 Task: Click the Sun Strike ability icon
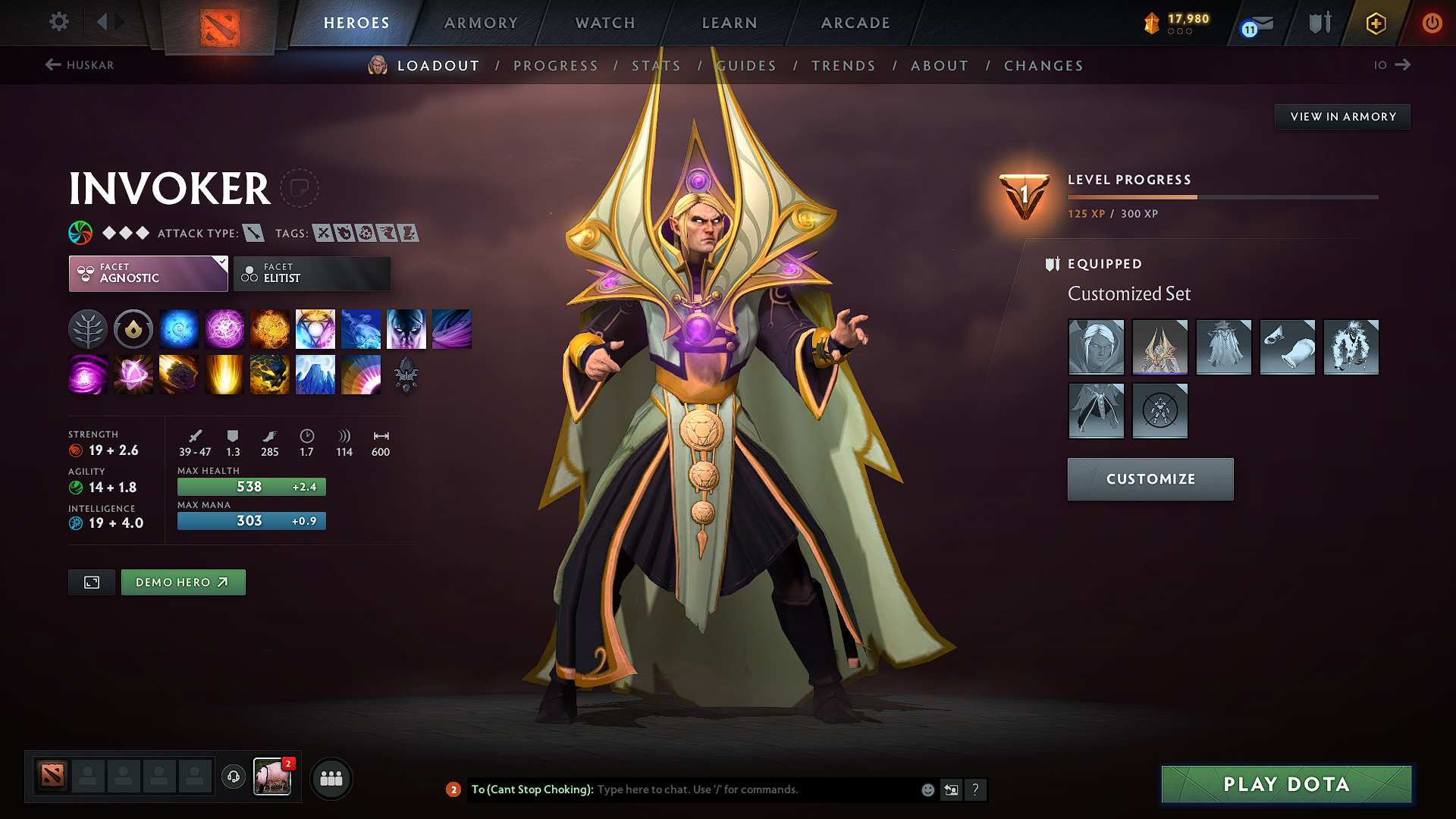[x=224, y=374]
